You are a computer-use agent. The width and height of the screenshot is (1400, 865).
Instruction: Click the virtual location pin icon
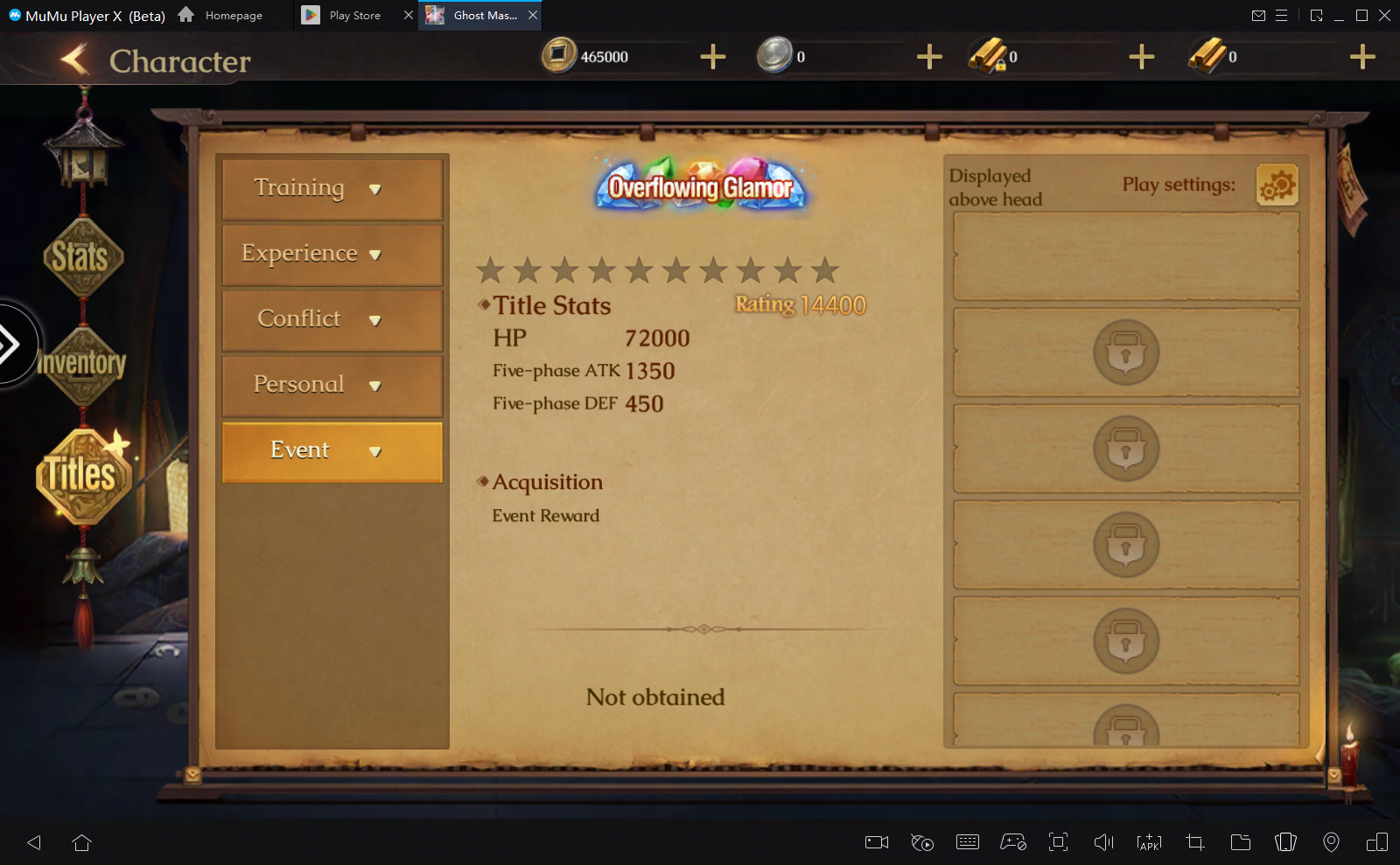click(x=1332, y=842)
